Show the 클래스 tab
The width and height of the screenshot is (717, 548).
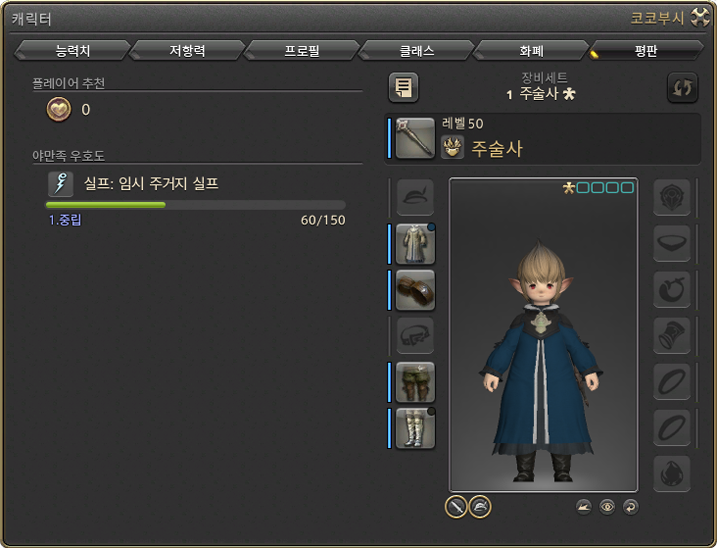(x=416, y=50)
